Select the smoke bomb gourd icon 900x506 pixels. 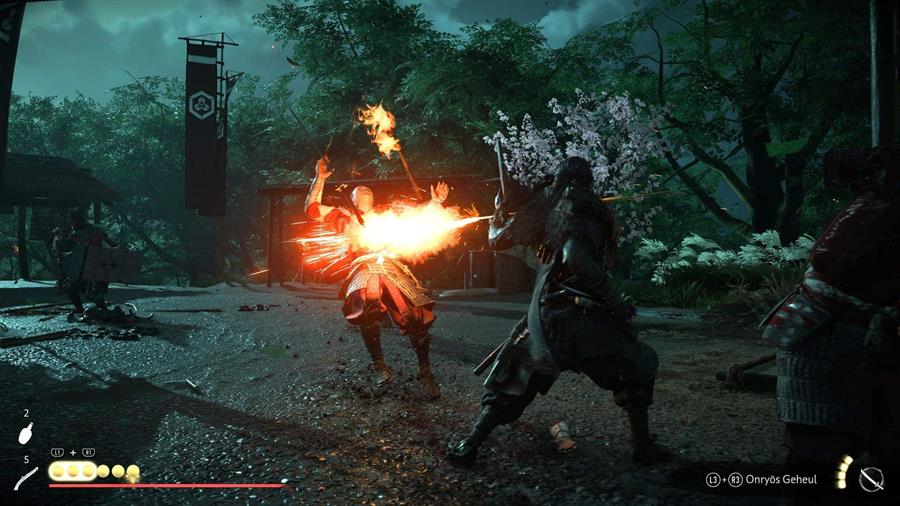click(x=25, y=433)
